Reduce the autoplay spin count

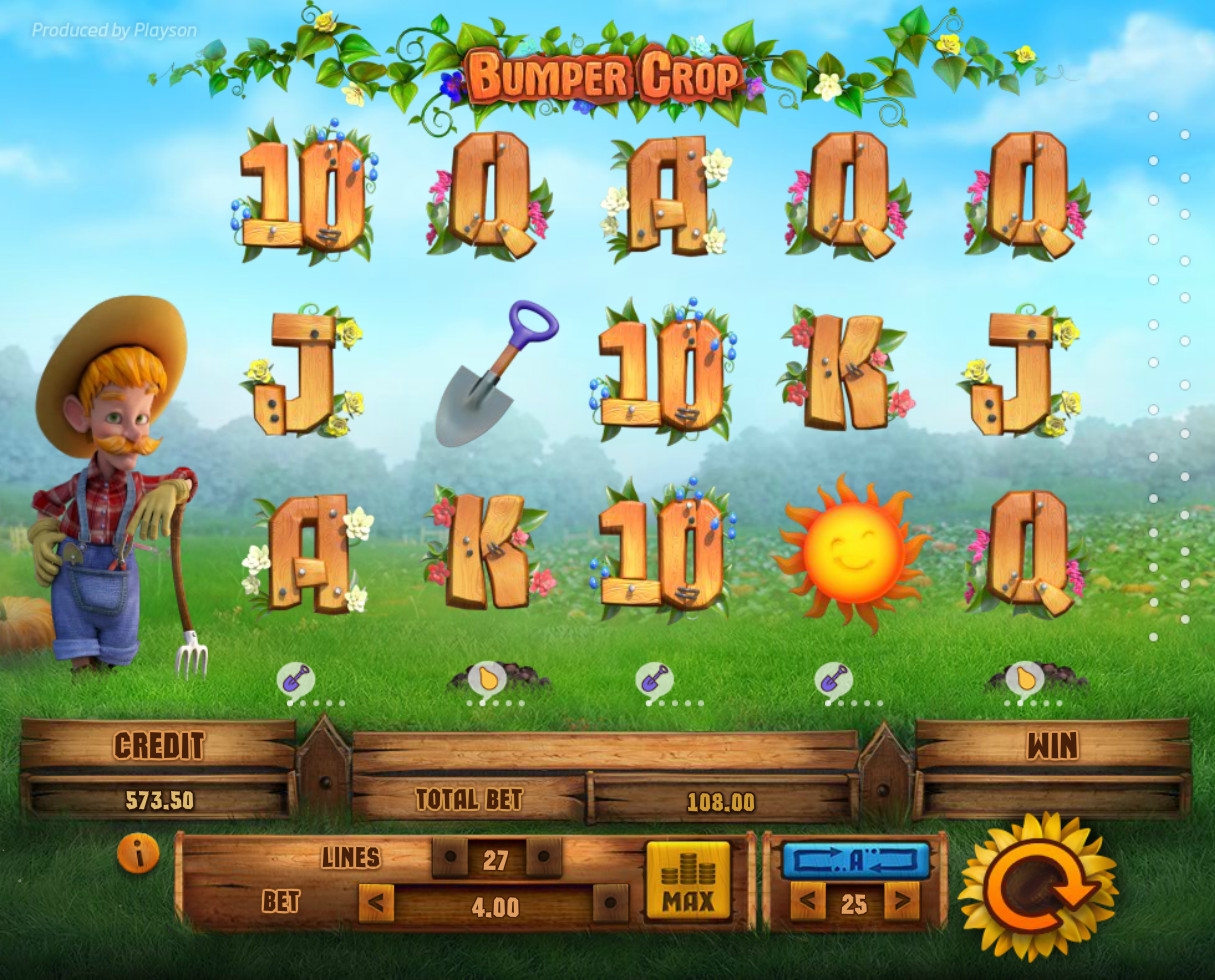pos(807,904)
